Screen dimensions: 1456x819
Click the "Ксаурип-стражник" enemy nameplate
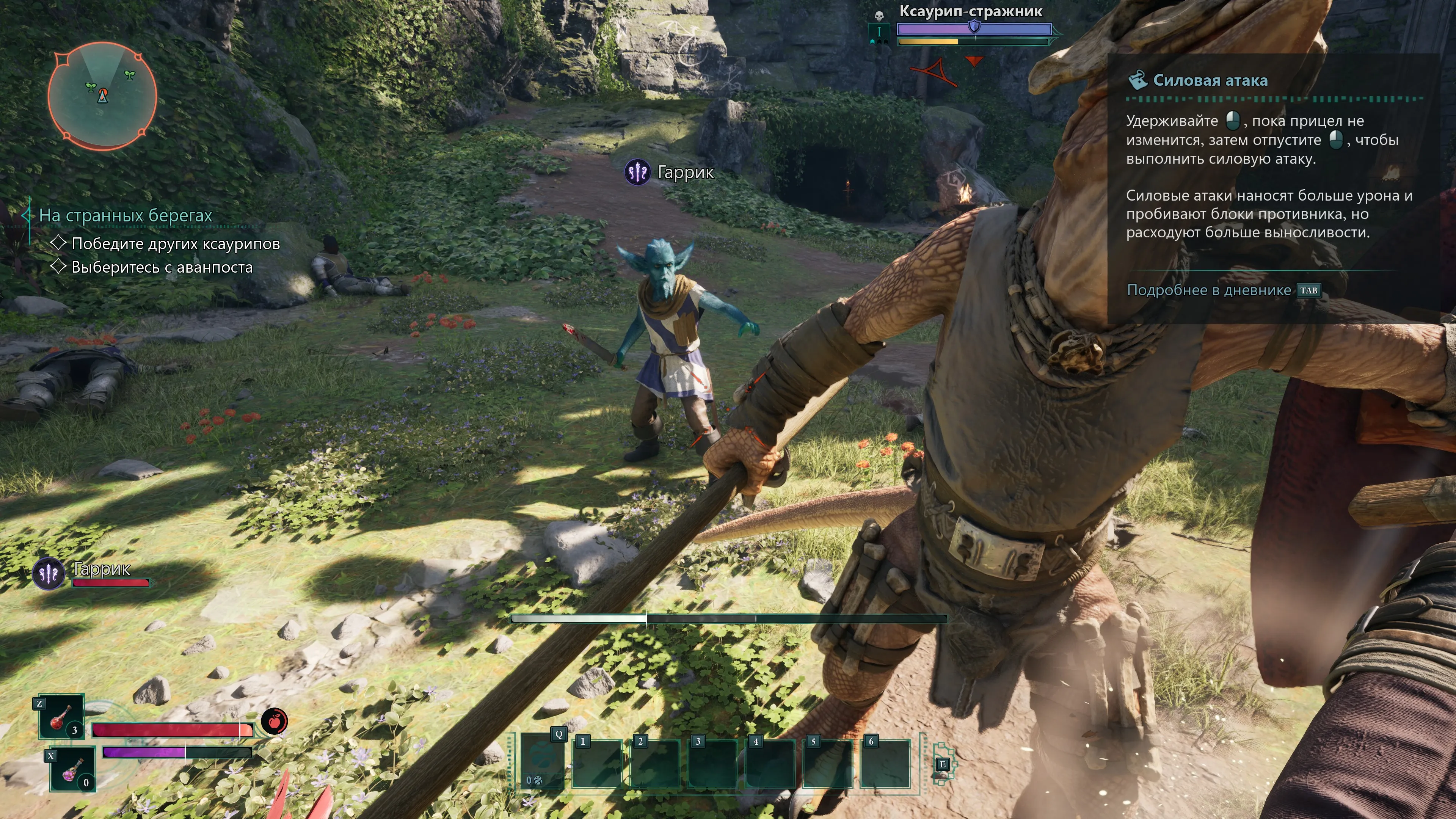[971, 11]
